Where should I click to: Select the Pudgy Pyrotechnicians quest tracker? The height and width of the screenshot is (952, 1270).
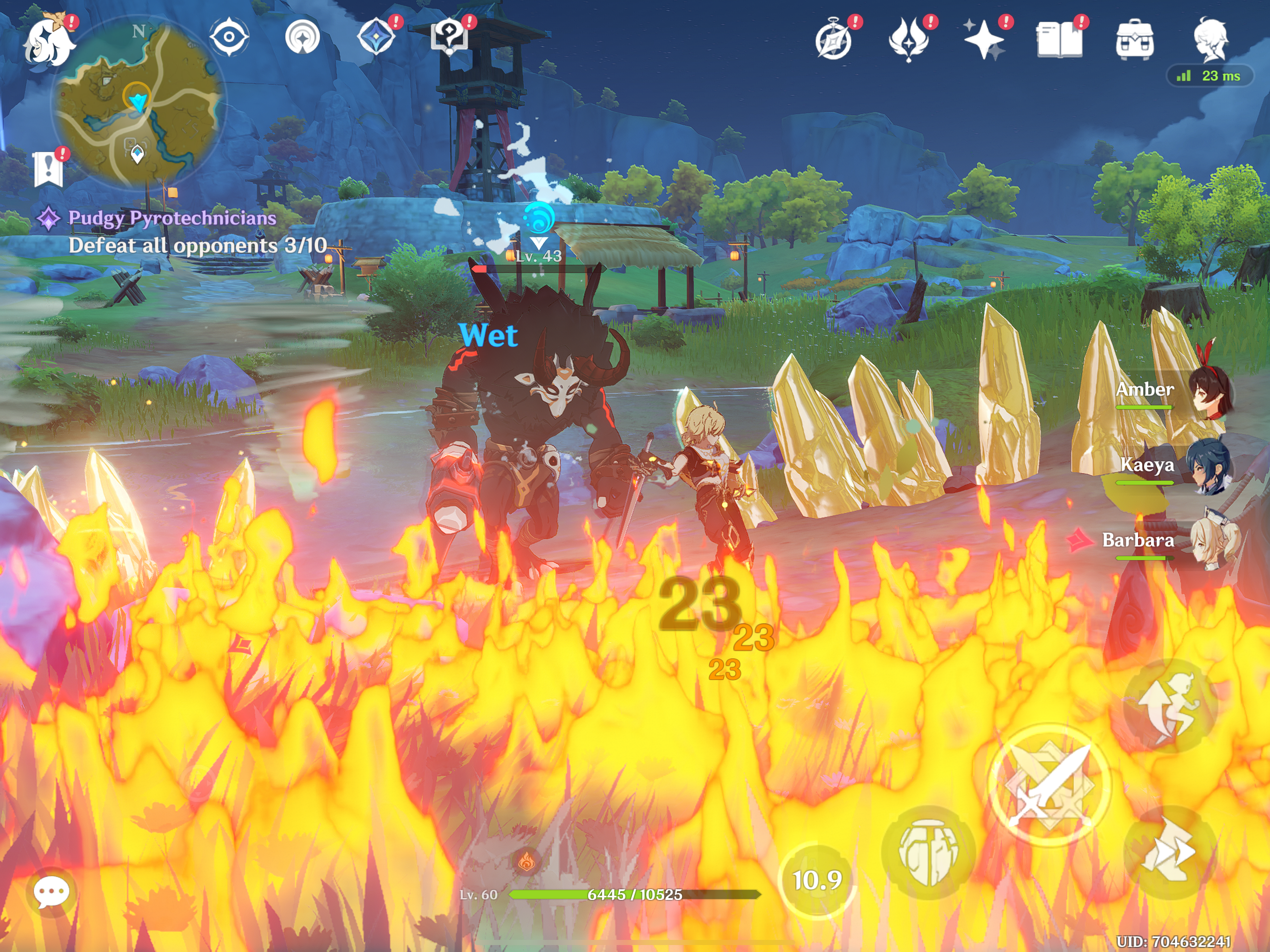coord(172,218)
